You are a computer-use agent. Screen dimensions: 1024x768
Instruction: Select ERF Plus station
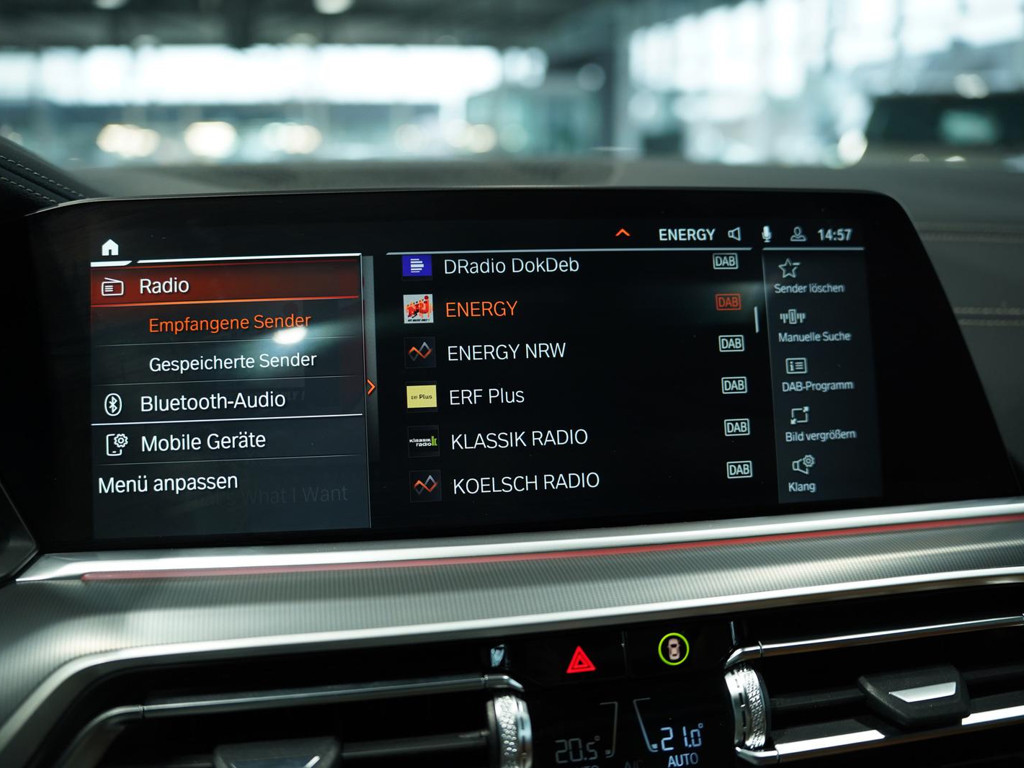pyautogui.click(x=486, y=396)
